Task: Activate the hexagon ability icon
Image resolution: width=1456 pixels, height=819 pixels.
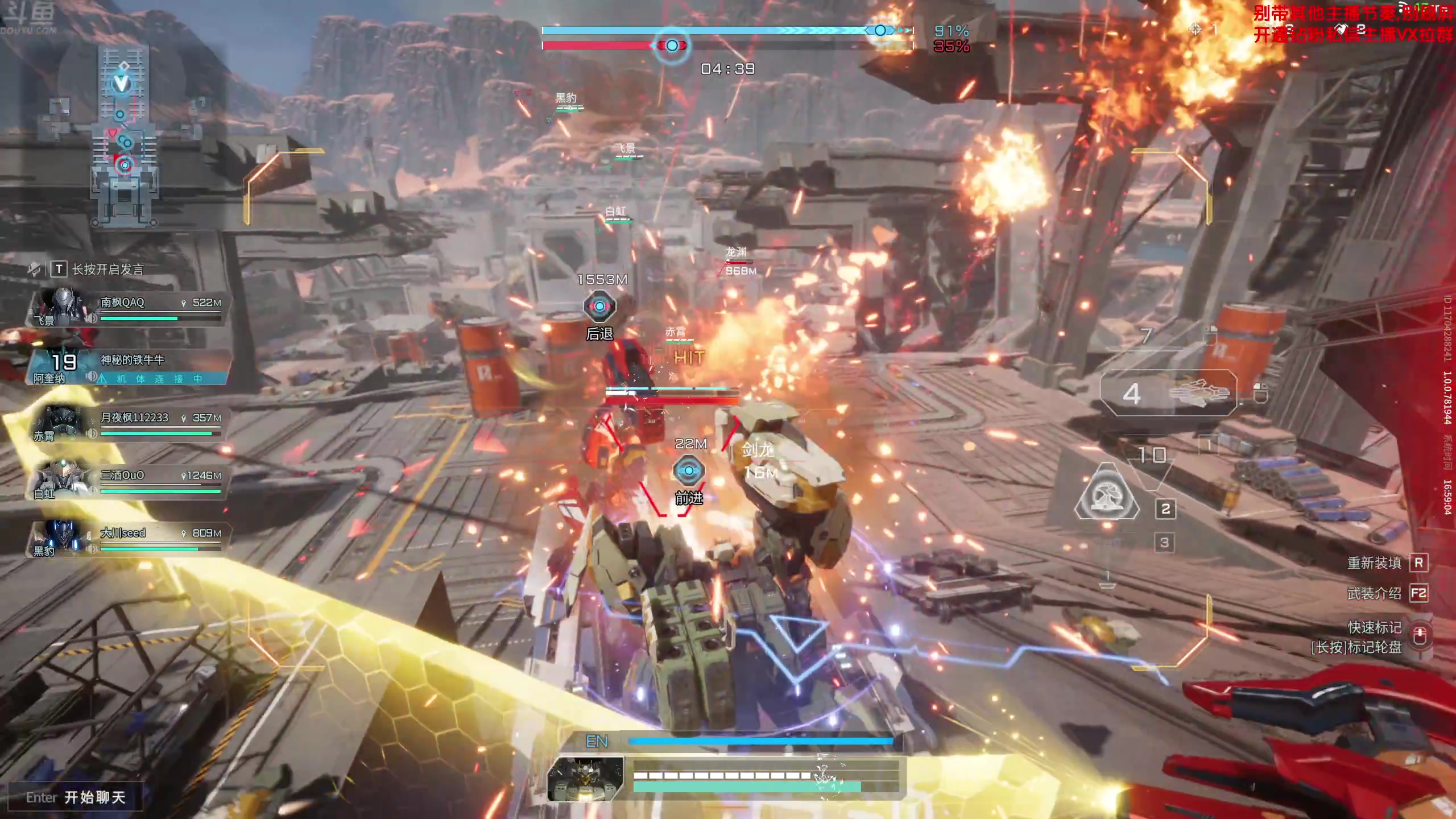Action: [1107, 493]
